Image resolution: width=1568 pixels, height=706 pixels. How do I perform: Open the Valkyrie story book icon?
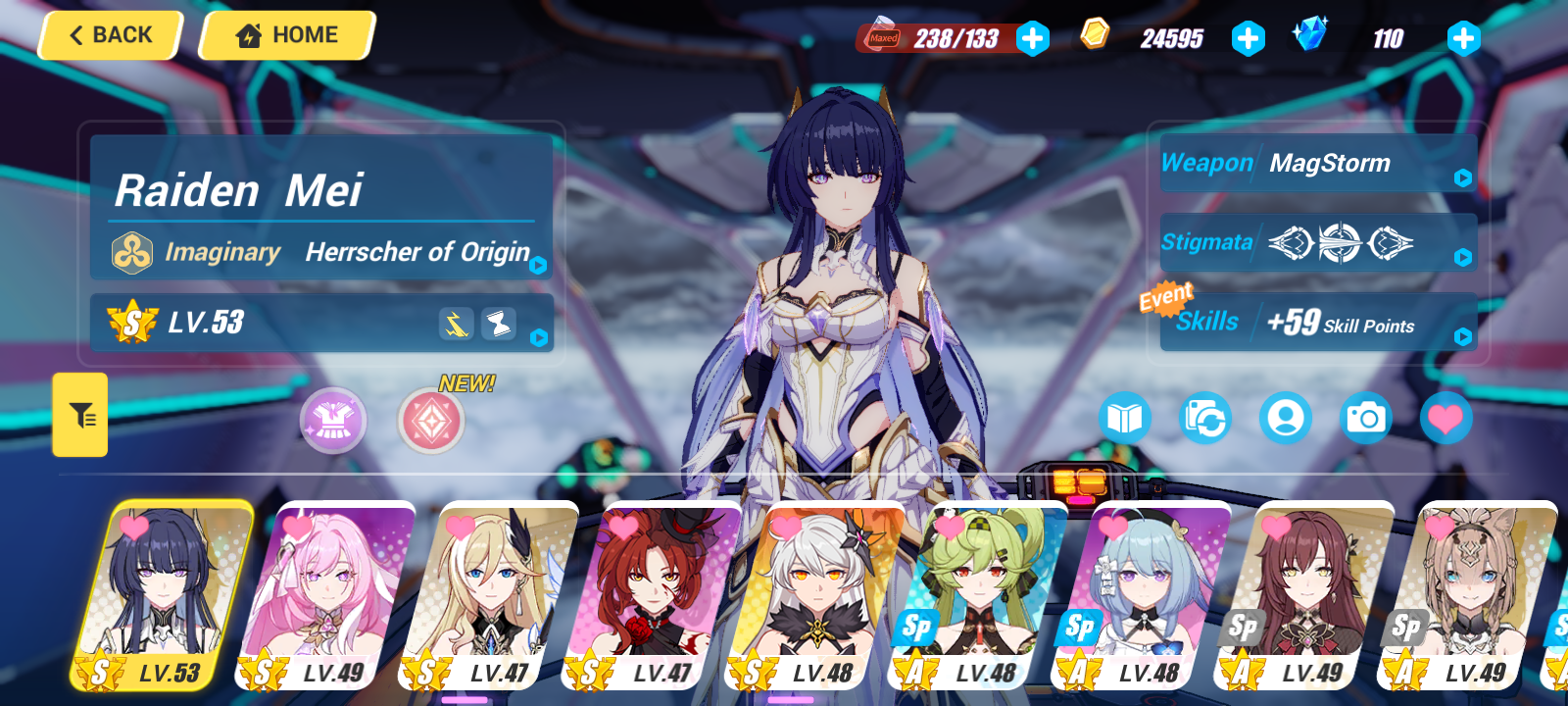tap(1127, 417)
